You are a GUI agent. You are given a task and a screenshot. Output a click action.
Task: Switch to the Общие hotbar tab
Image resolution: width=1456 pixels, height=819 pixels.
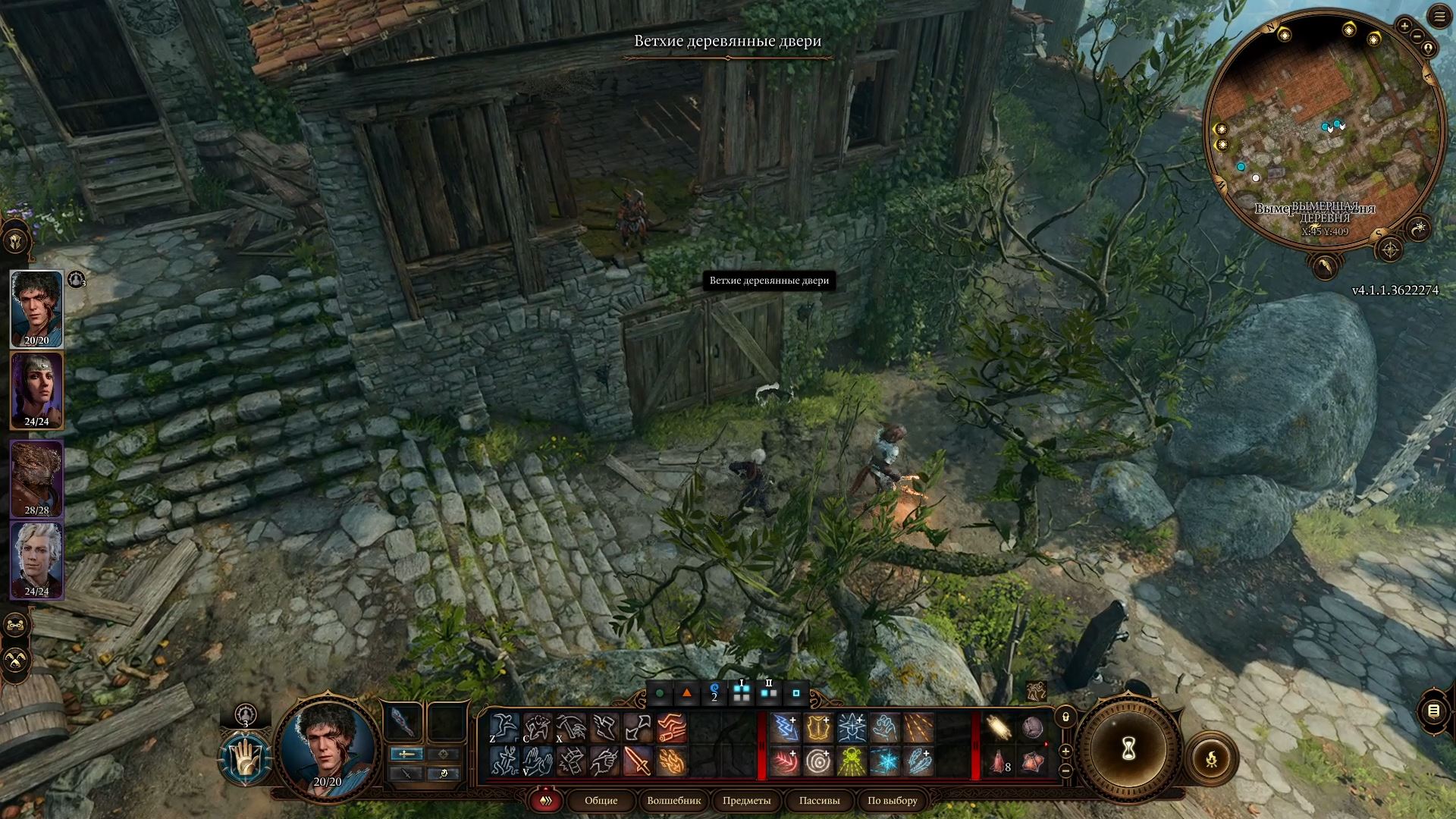pos(601,801)
